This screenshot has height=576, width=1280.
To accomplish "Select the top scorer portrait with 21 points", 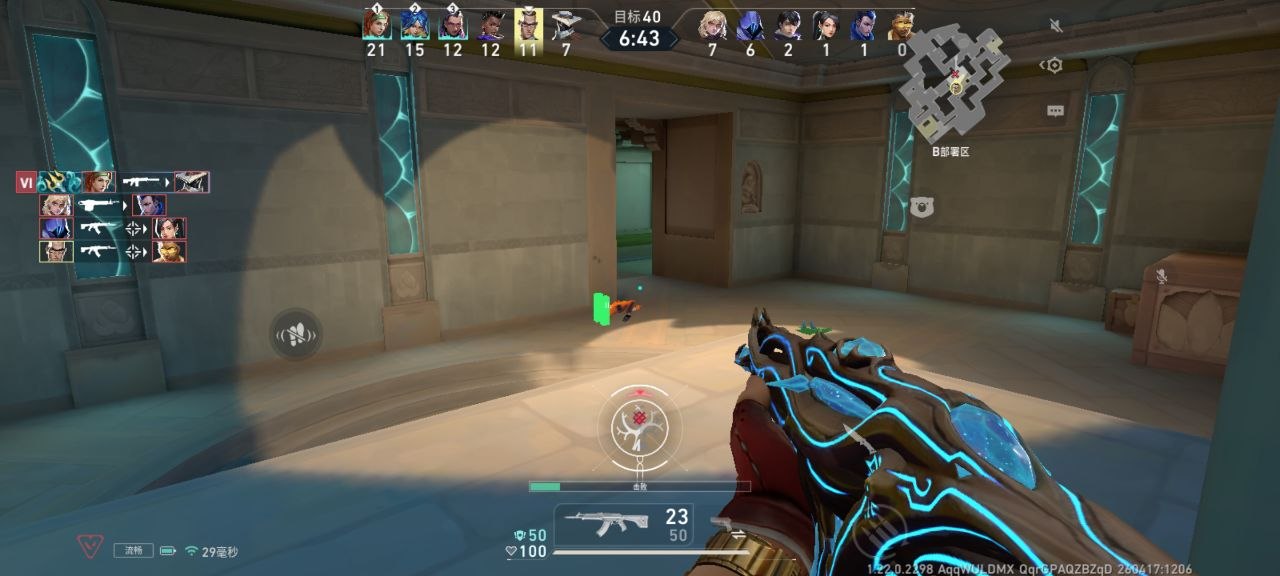I will coord(376,25).
